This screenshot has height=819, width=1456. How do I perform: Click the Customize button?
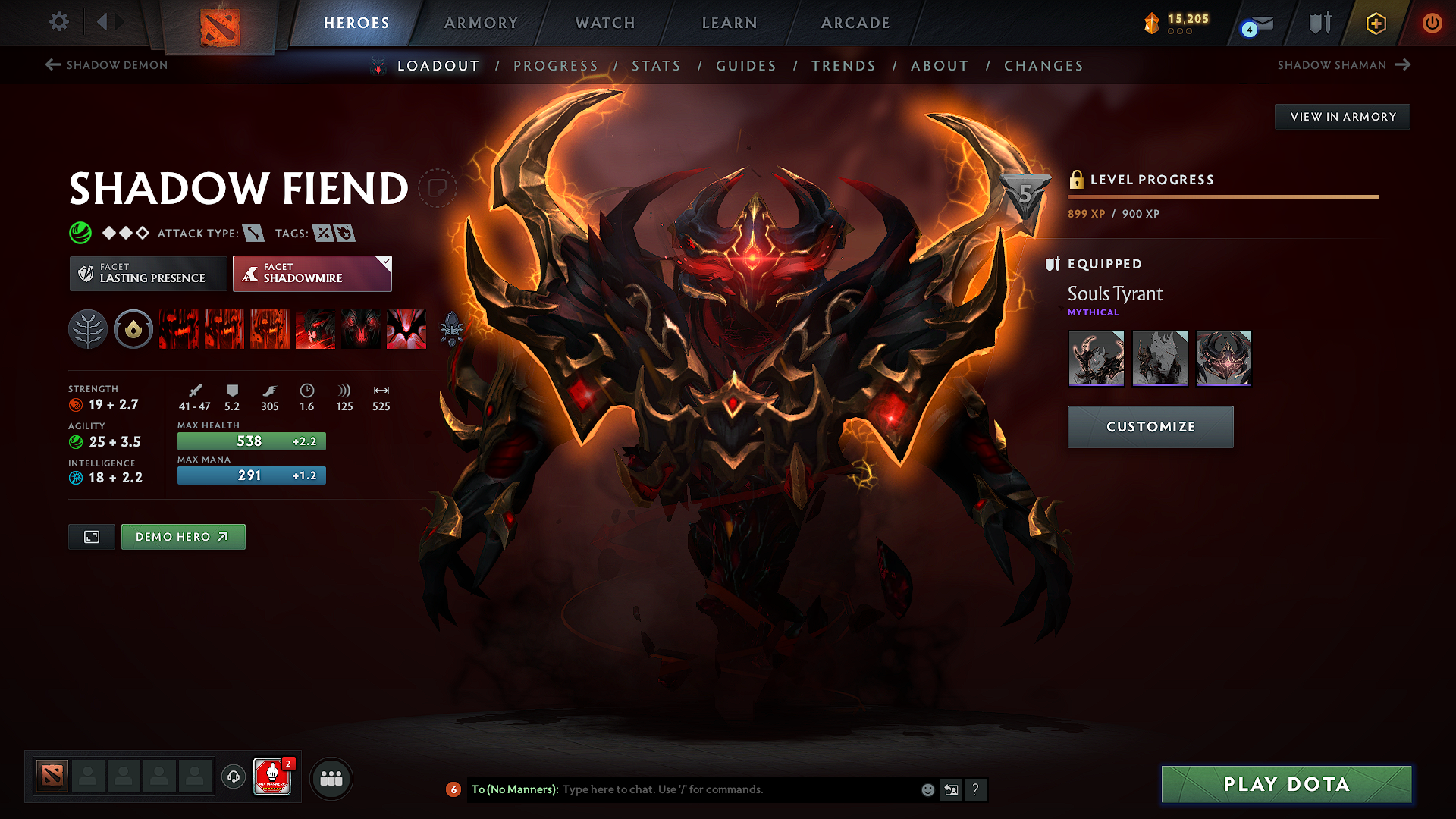pyautogui.click(x=1150, y=426)
